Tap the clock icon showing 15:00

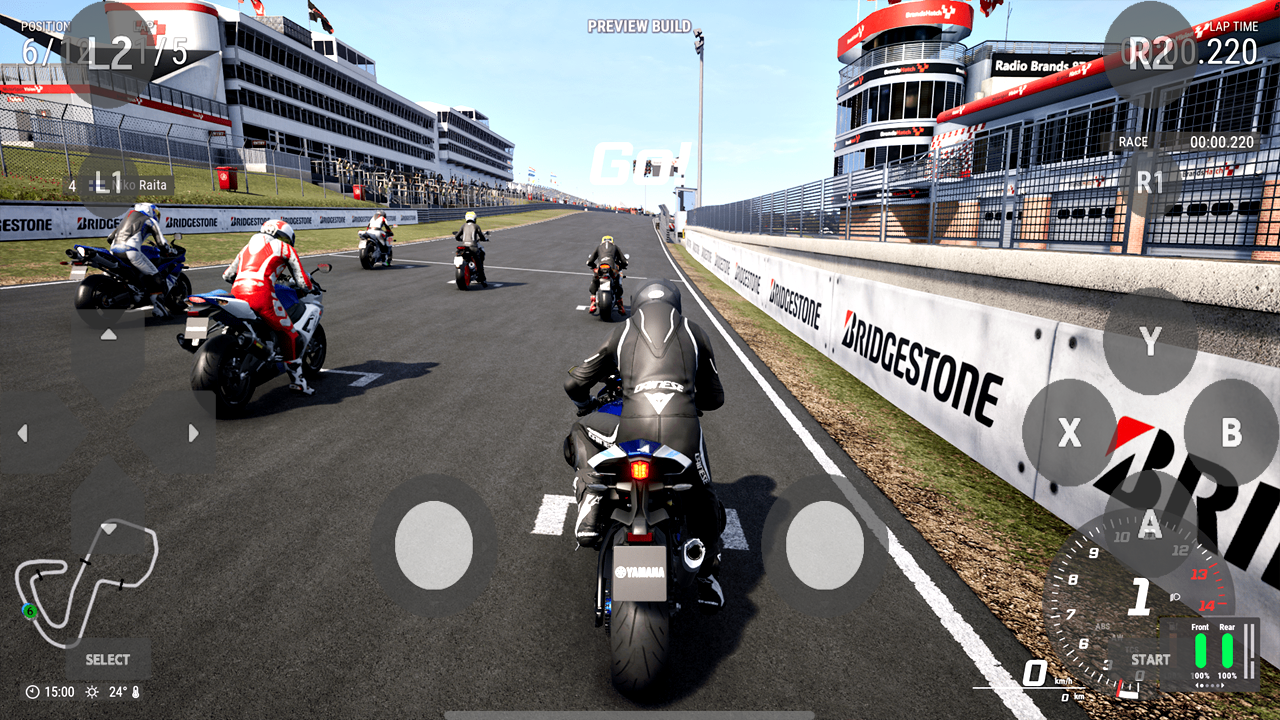32,691
